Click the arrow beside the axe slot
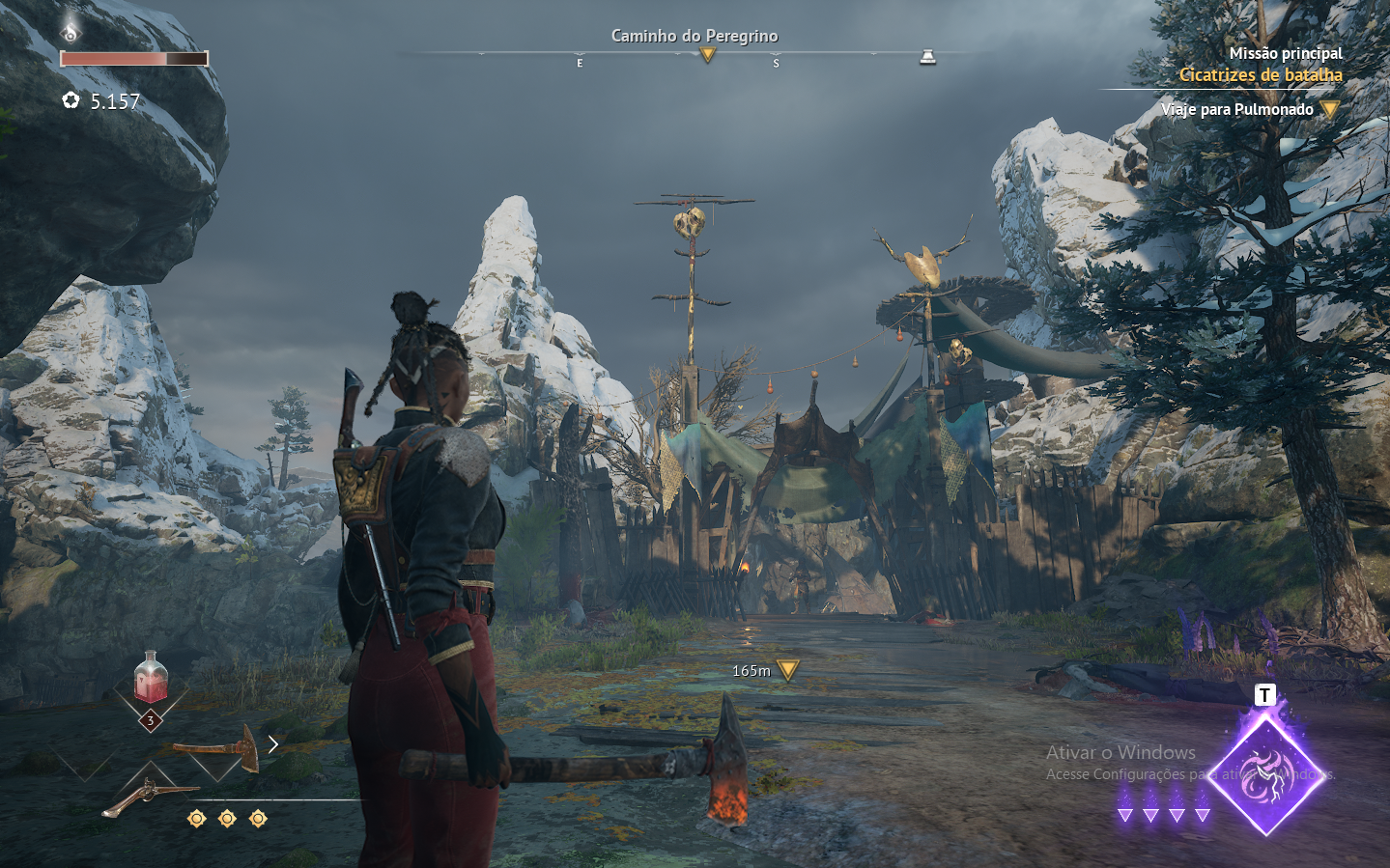Image resolution: width=1390 pixels, height=868 pixels. tap(273, 743)
